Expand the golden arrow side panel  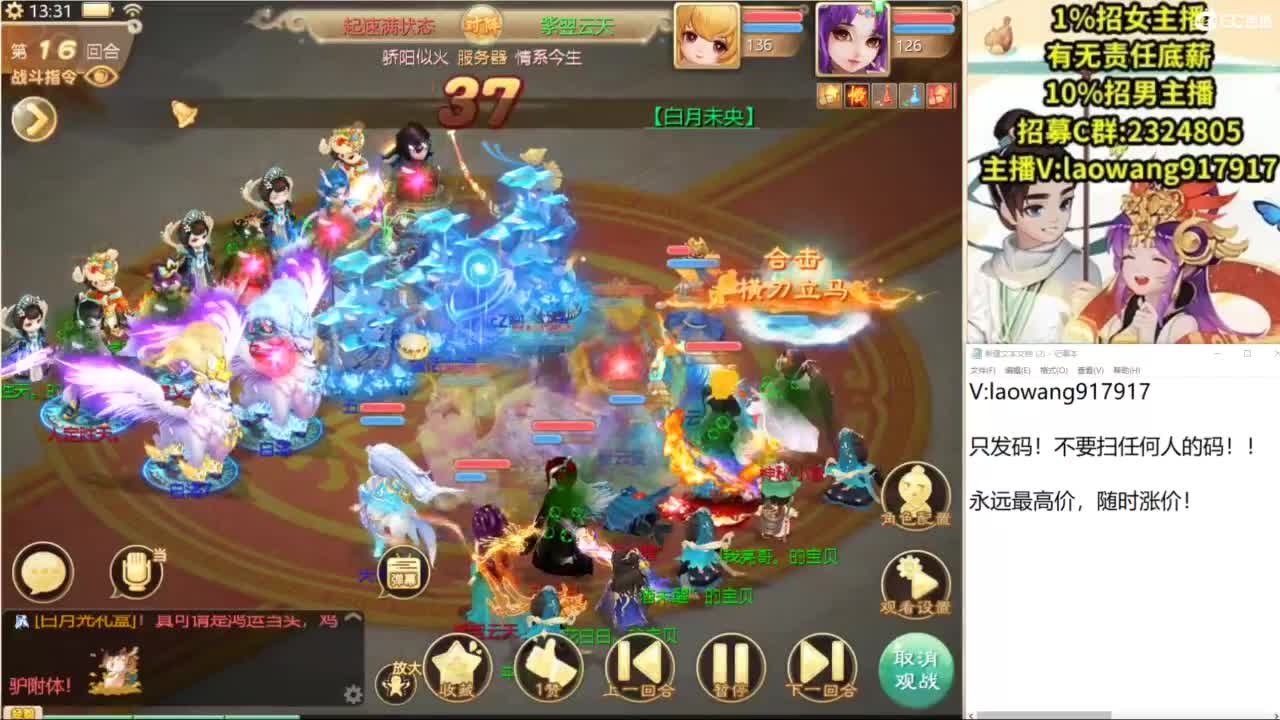[x=32, y=118]
